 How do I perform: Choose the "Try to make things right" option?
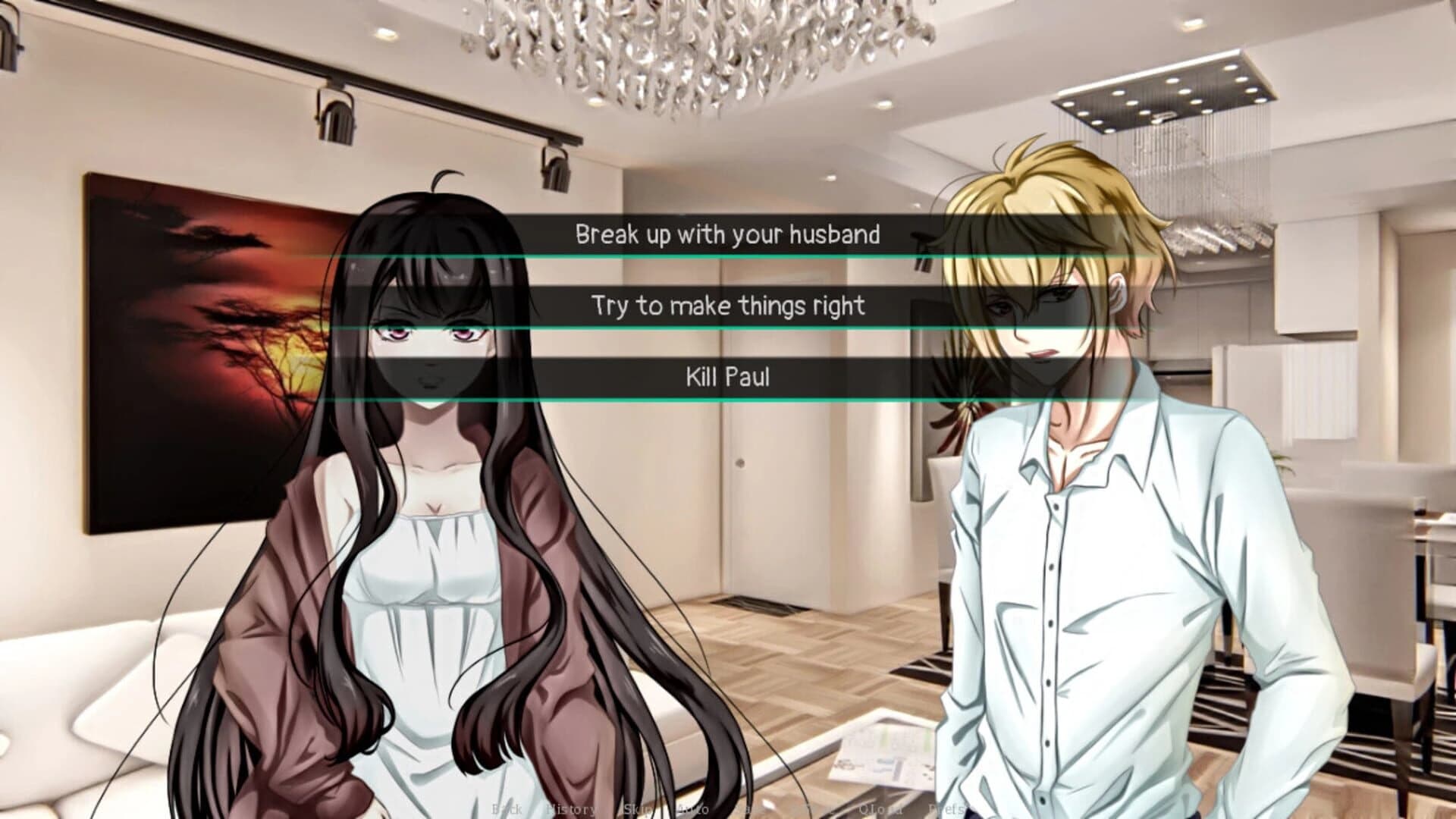(728, 307)
